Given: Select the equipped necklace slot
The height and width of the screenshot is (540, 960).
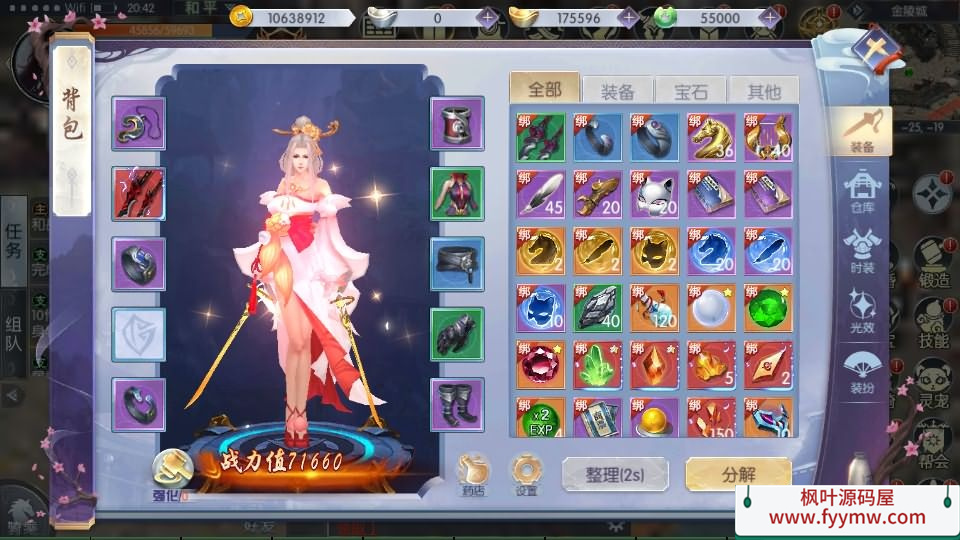Looking at the screenshot, I should (139, 124).
